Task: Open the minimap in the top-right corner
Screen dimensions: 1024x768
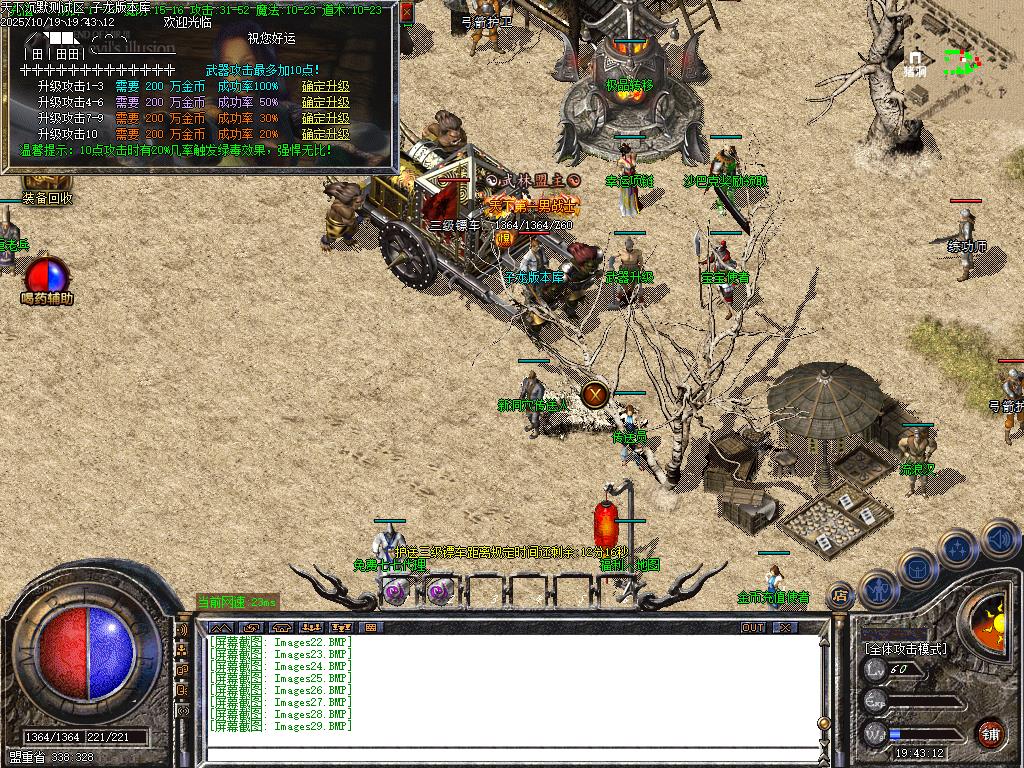Action: tap(960, 62)
